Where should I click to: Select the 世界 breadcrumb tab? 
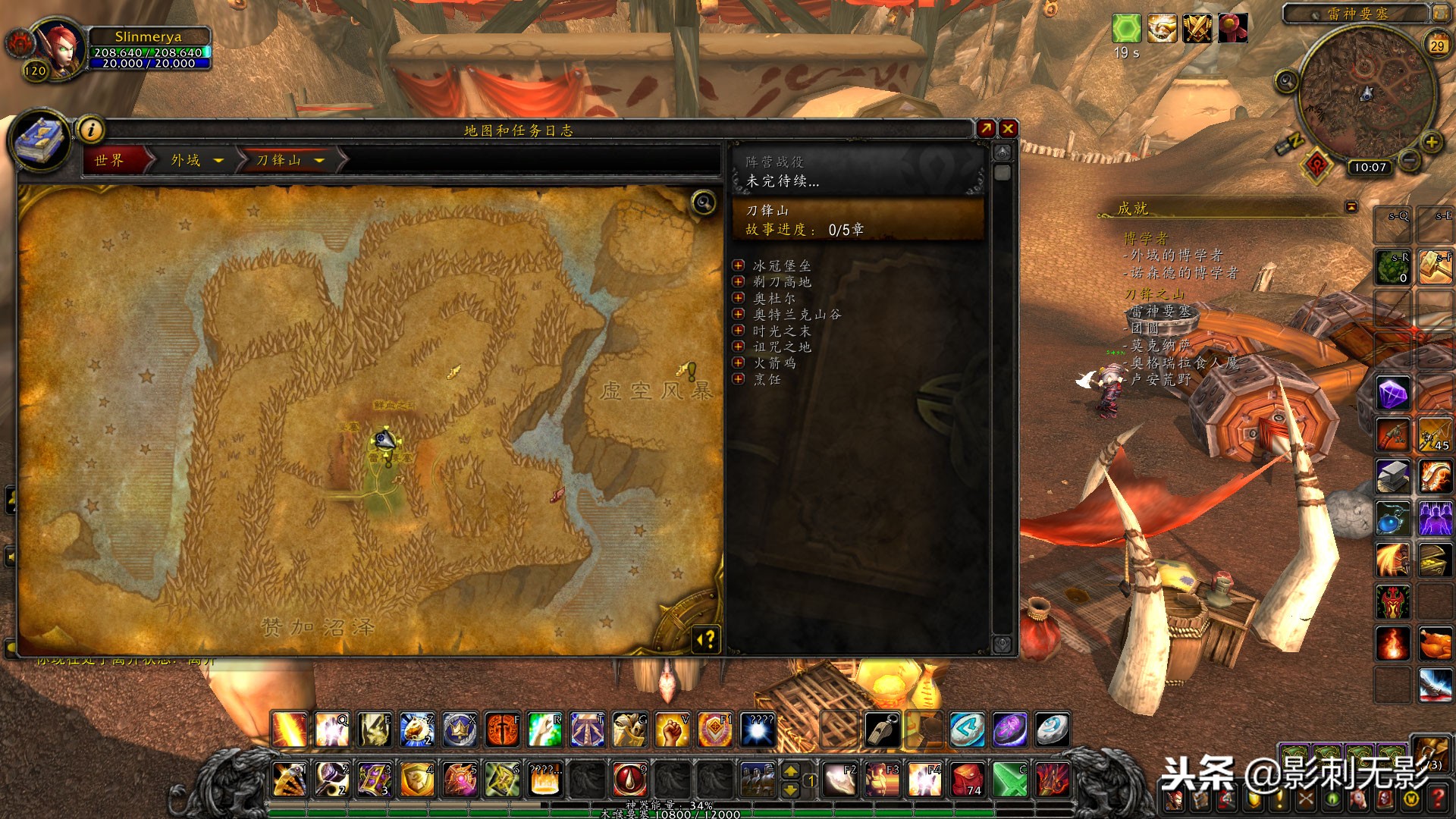[110, 160]
